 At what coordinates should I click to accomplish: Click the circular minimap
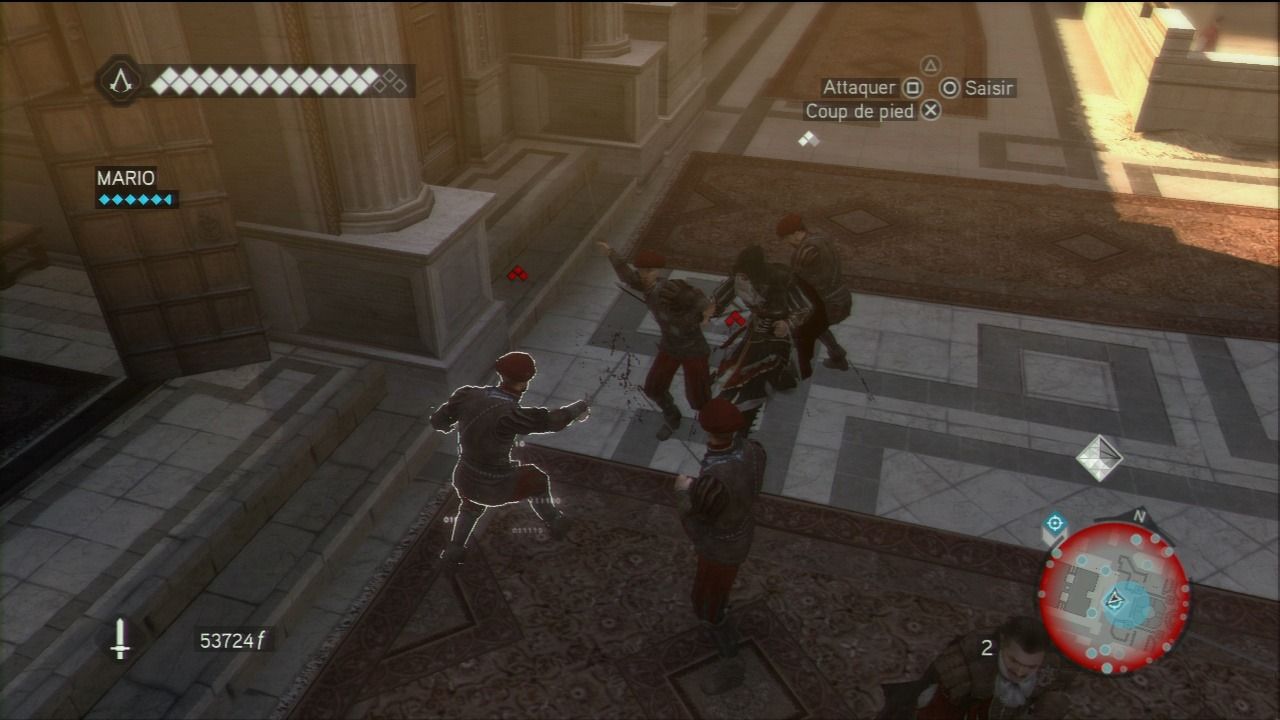point(1114,598)
